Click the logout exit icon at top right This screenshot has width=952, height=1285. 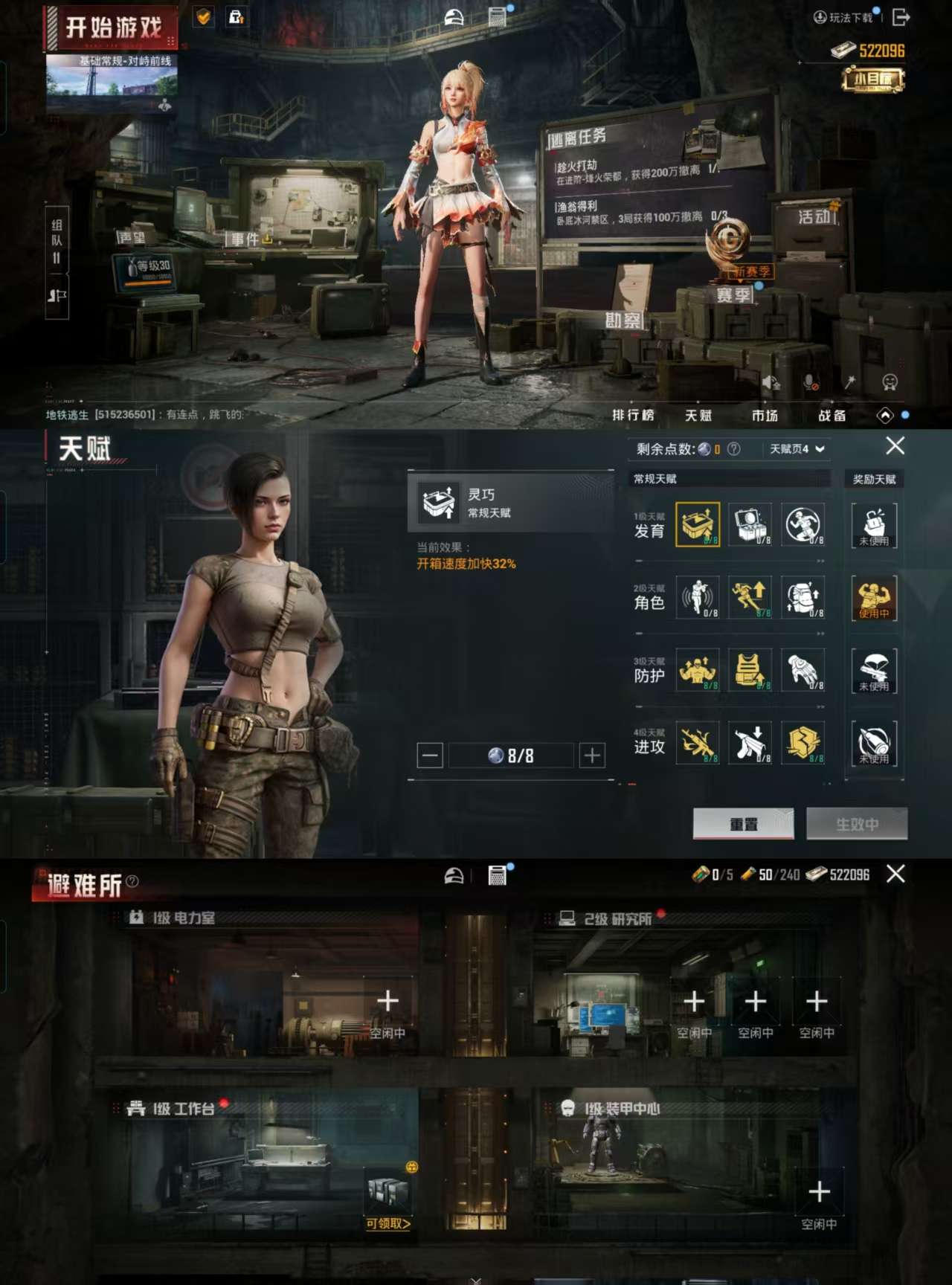tap(901, 16)
